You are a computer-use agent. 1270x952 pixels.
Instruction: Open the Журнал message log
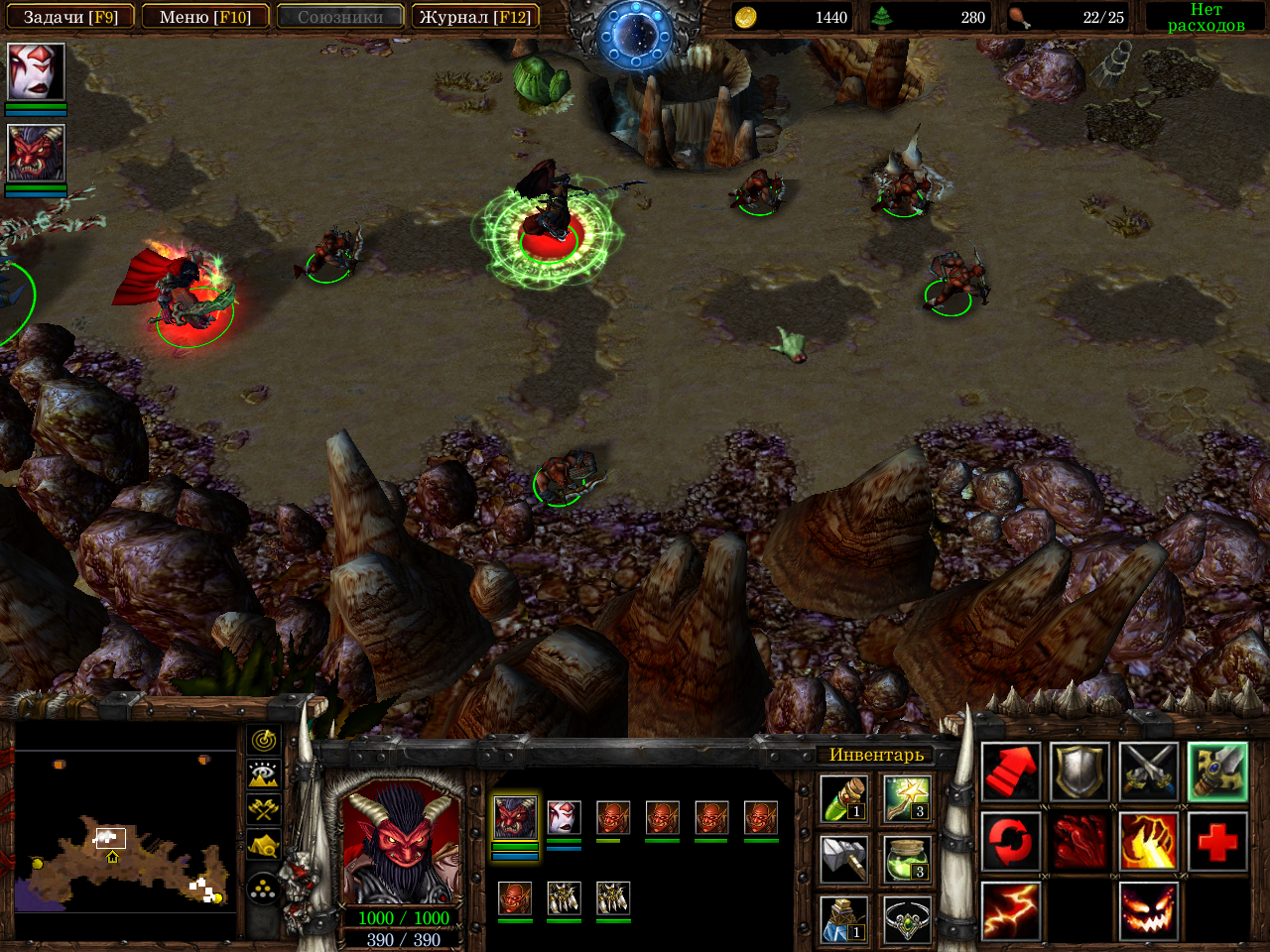pos(474,17)
